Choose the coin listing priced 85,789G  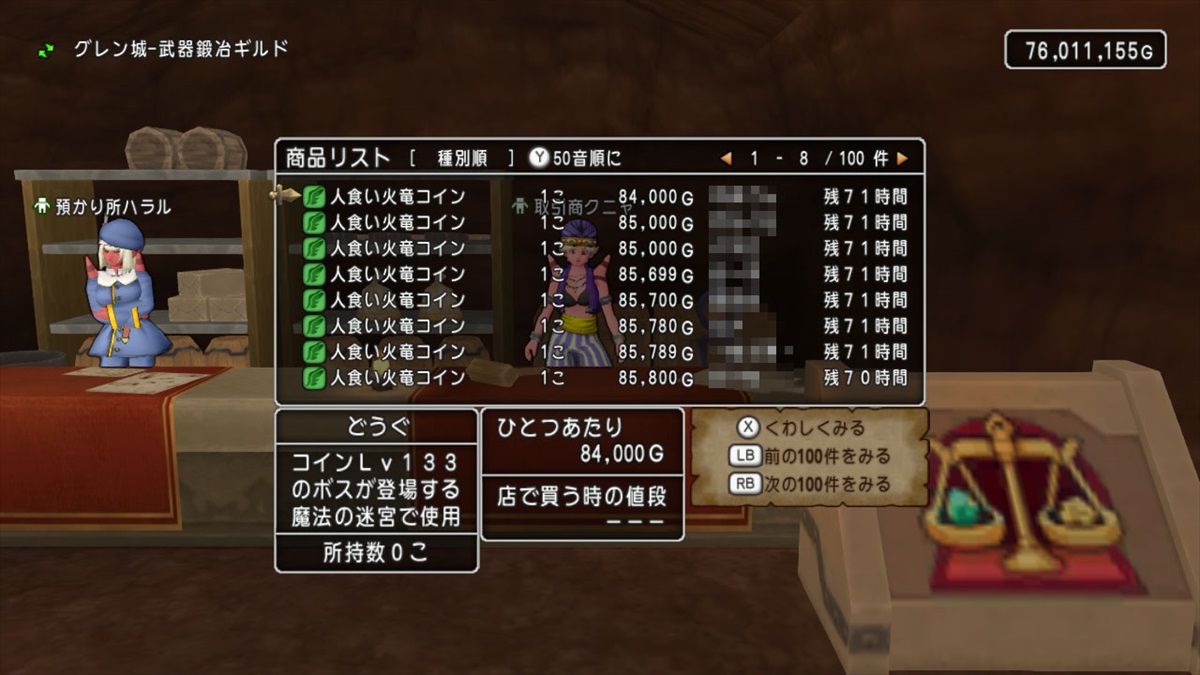click(600, 352)
